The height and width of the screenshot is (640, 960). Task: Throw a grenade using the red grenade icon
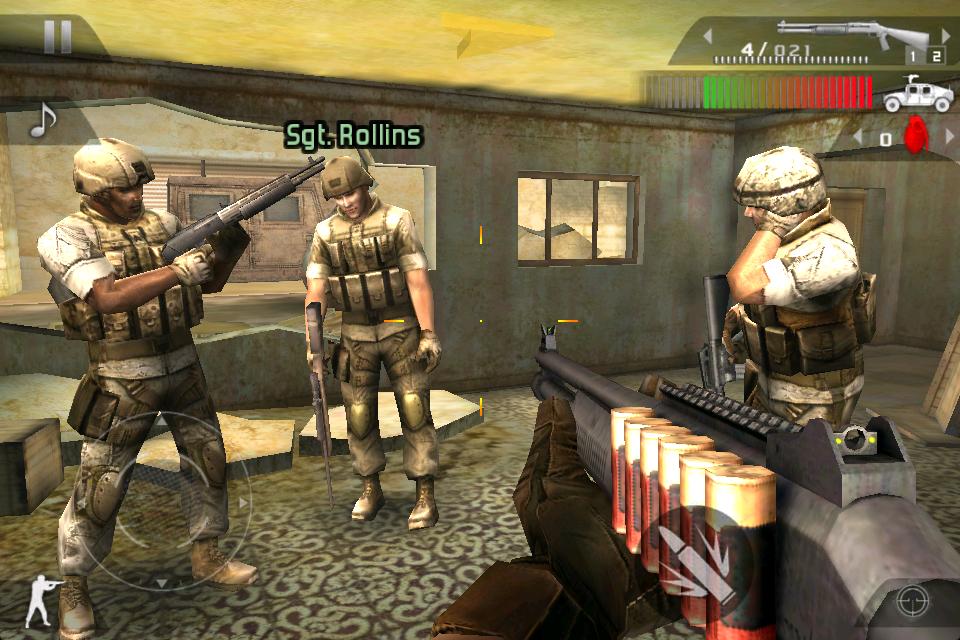click(916, 136)
